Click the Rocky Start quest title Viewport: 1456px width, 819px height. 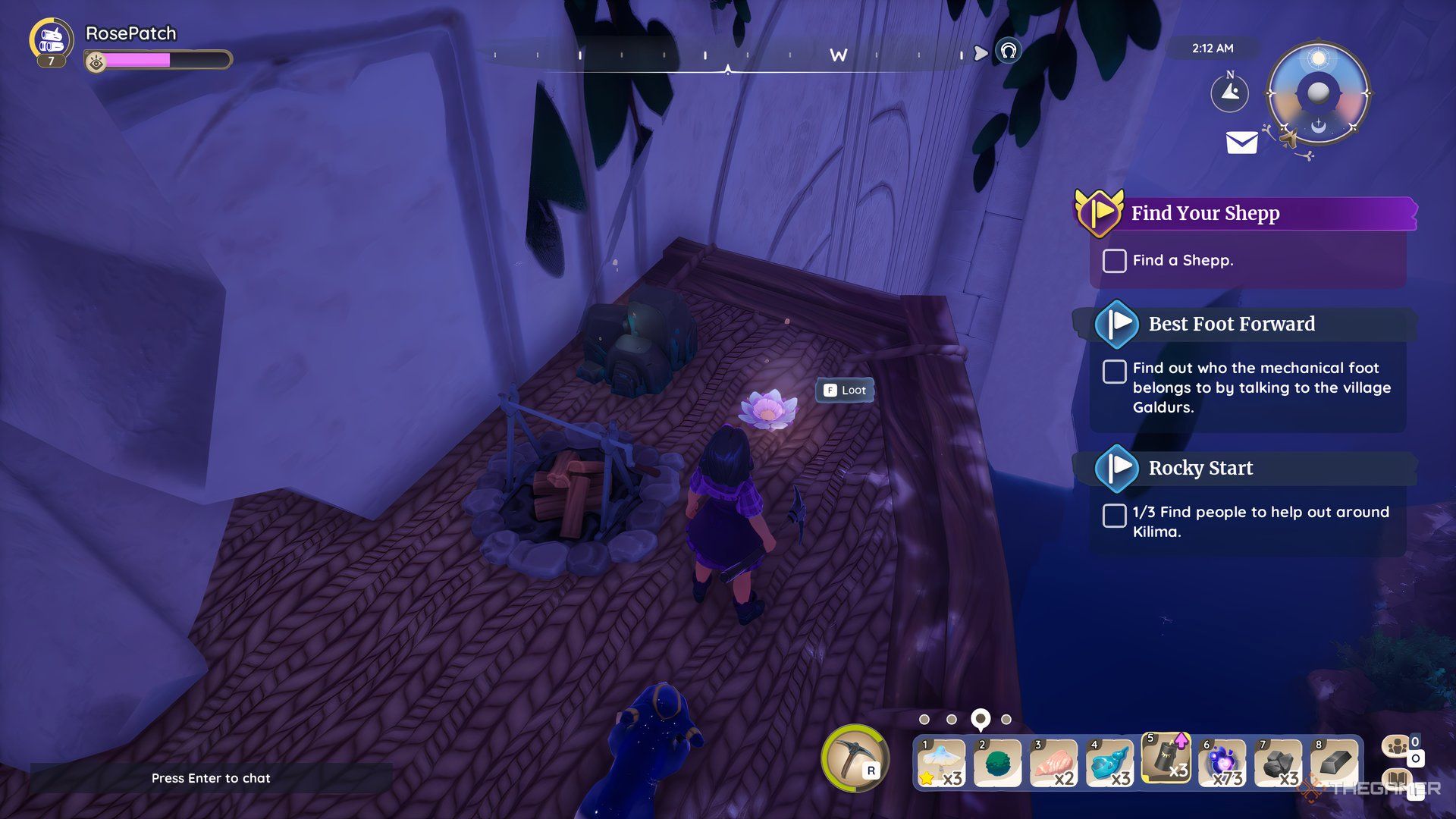click(x=1200, y=468)
